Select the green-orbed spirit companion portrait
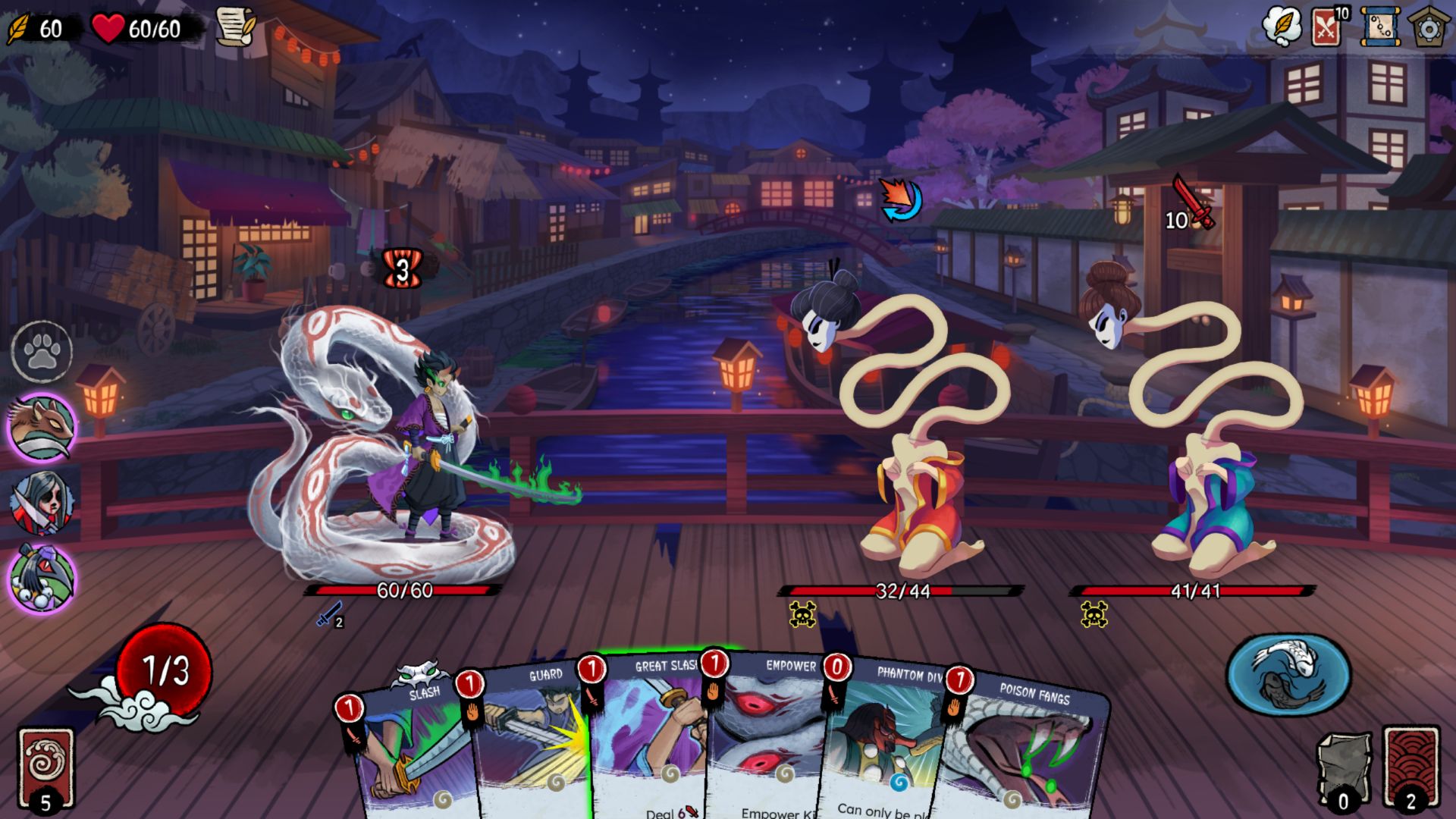This screenshot has height=819, width=1456. (x=42, y=579)
